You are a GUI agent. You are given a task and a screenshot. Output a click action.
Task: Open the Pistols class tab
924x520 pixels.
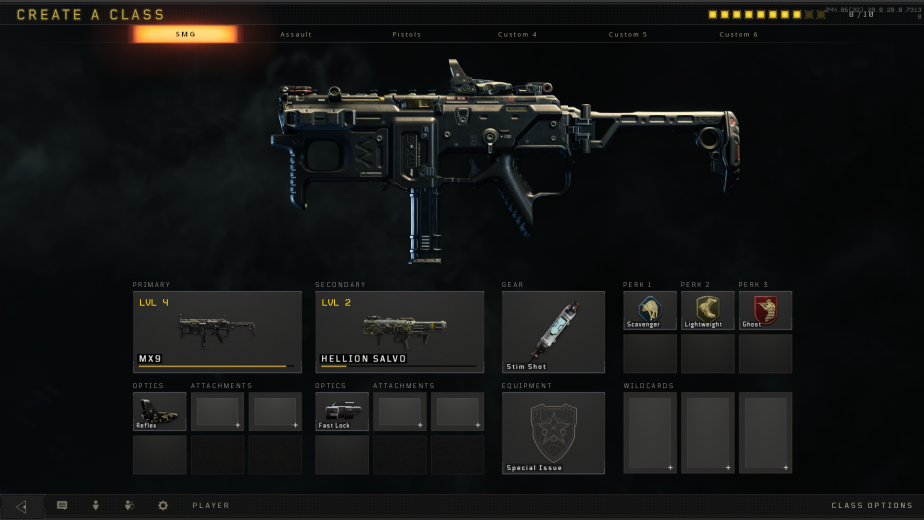tap(407, 34)
